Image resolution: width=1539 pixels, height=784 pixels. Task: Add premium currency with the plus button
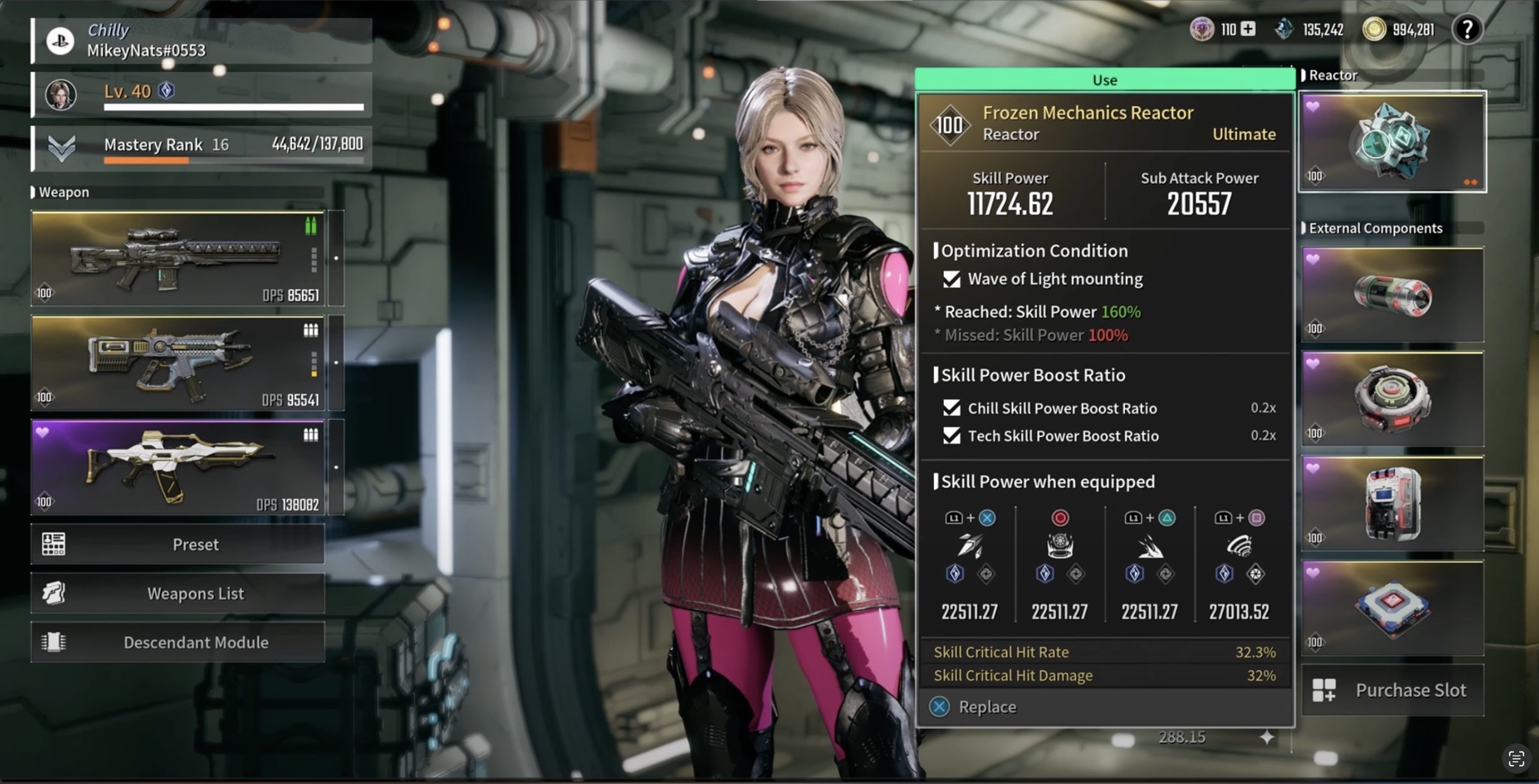click(1248, 28)
